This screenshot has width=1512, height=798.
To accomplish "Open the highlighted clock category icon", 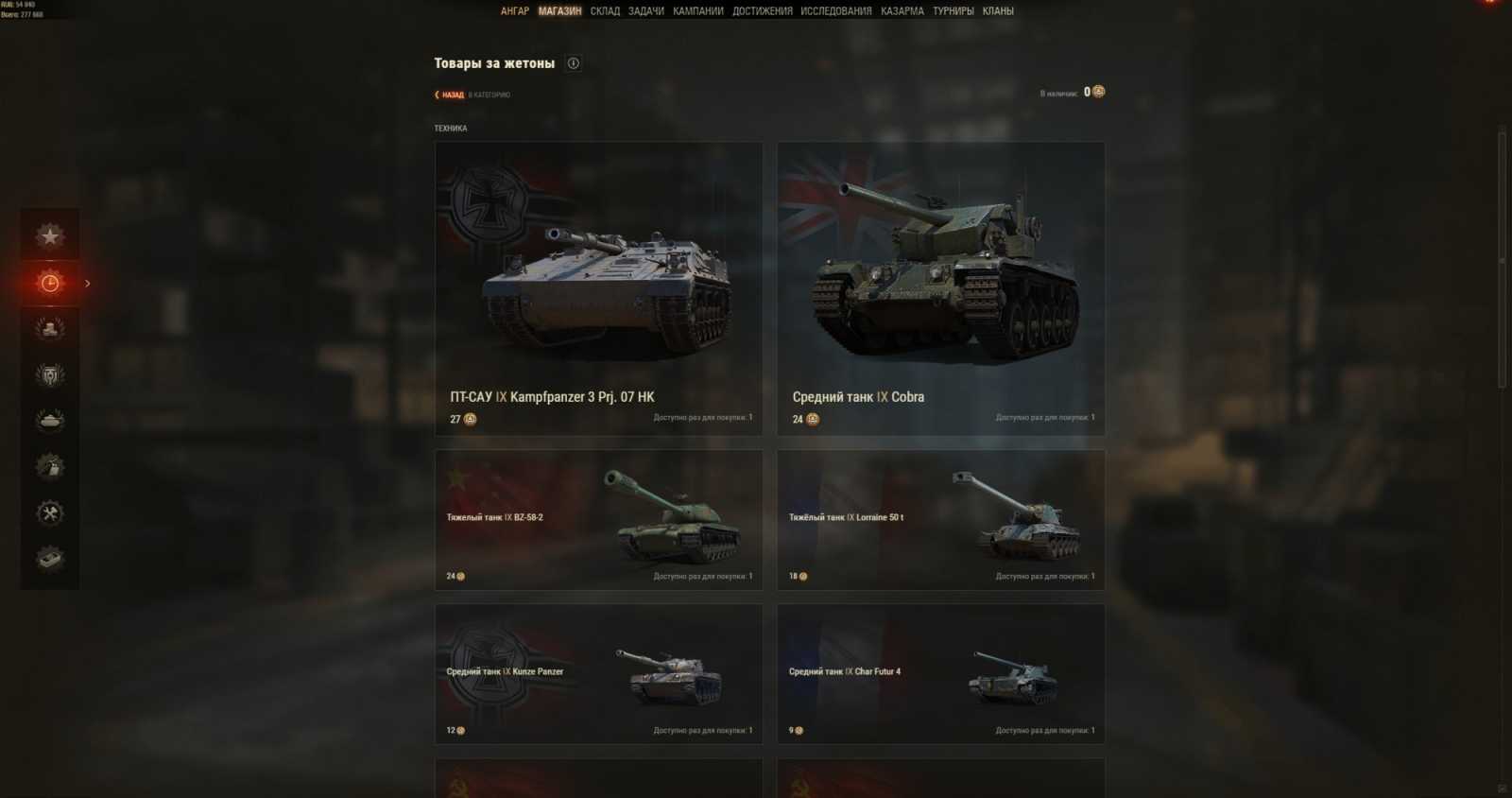I will [49, 282].
